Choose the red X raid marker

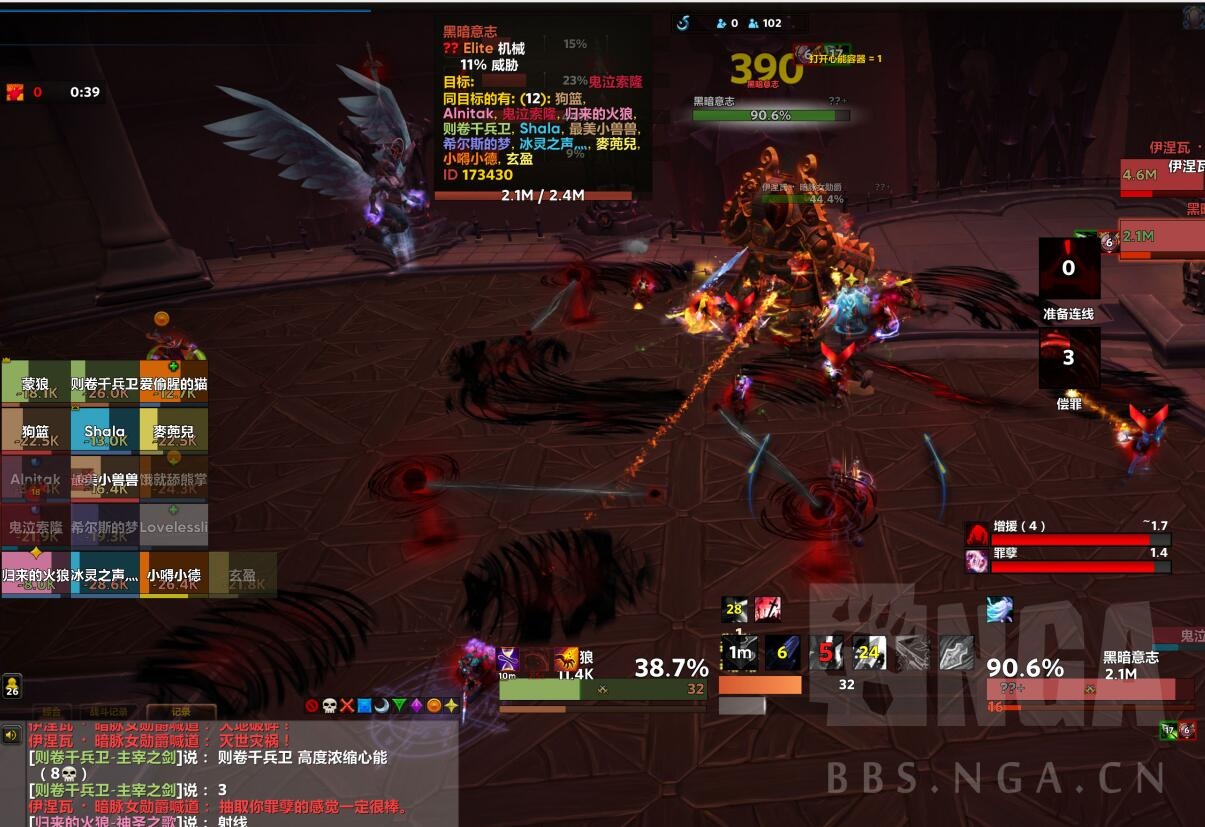click(347, 705)
